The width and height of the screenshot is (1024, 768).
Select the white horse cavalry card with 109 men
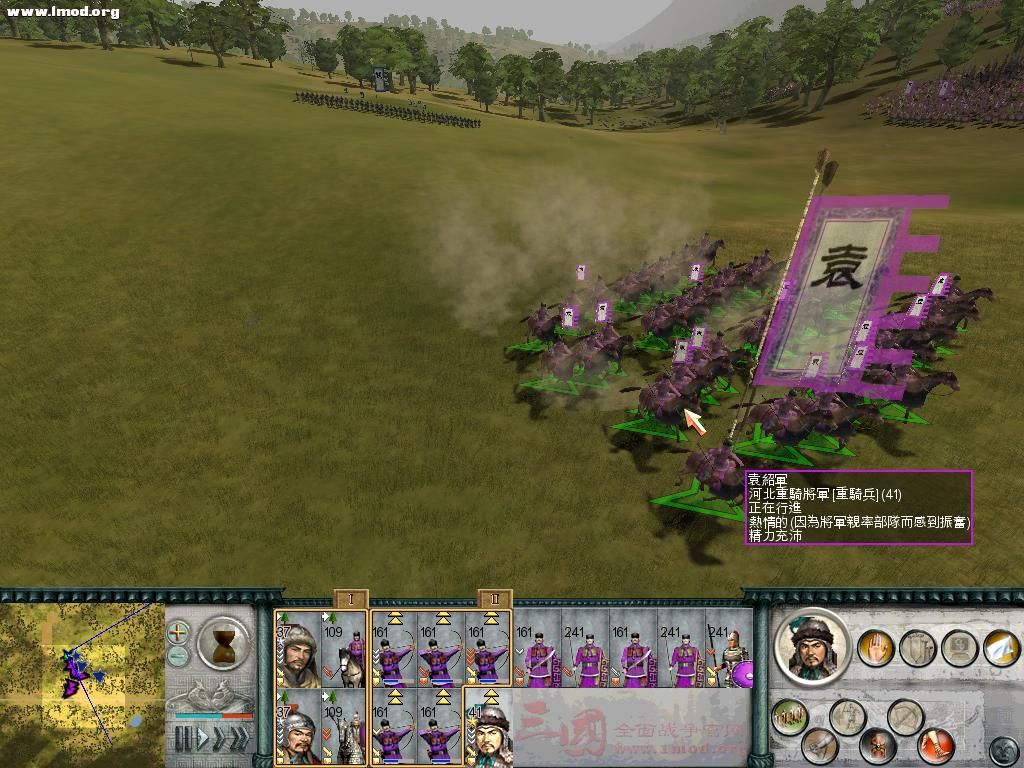[345, 650]
